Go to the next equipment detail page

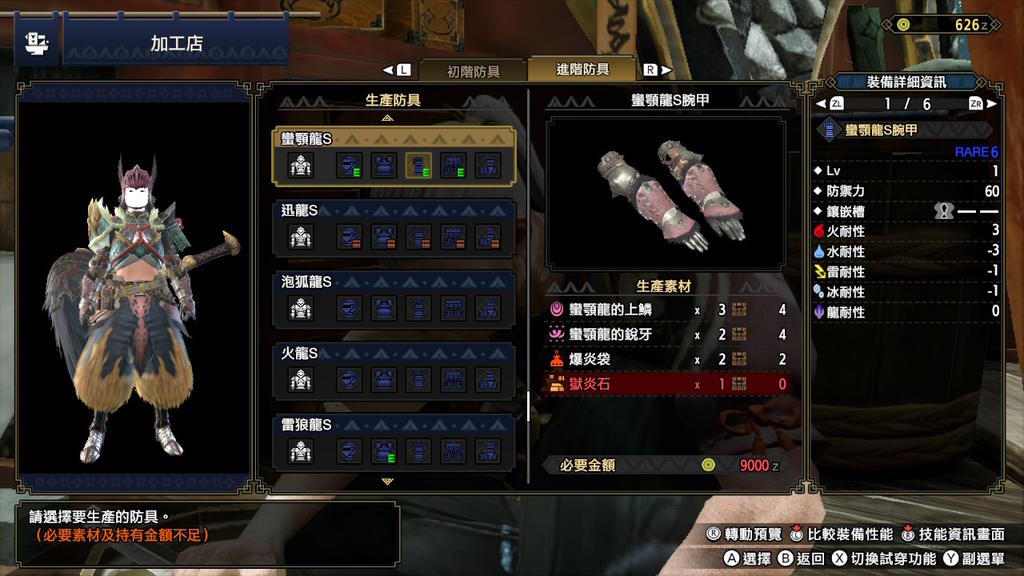pyautogui.click(x=976, y=104)
